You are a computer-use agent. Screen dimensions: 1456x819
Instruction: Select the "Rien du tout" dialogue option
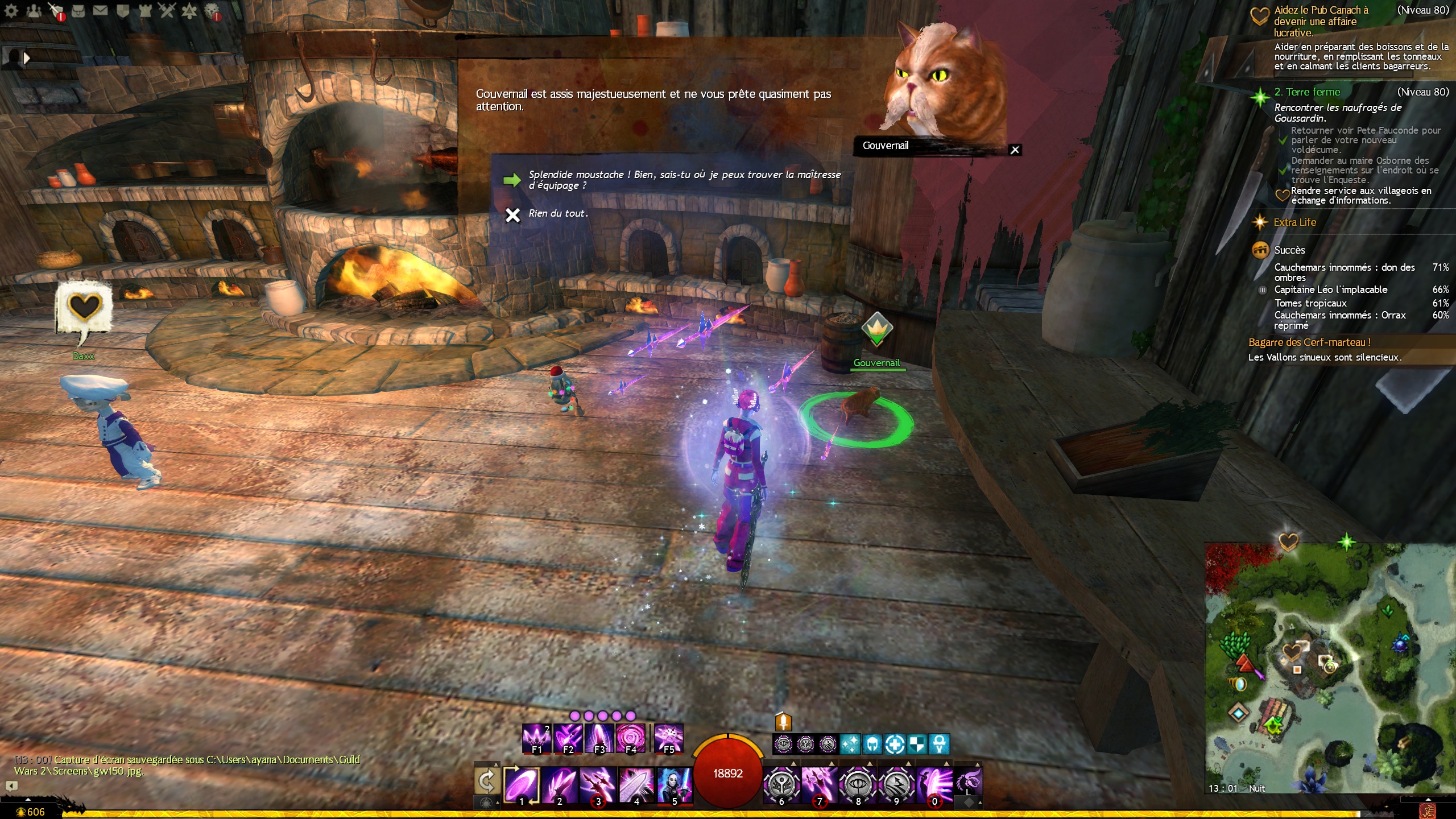[557, 214]
